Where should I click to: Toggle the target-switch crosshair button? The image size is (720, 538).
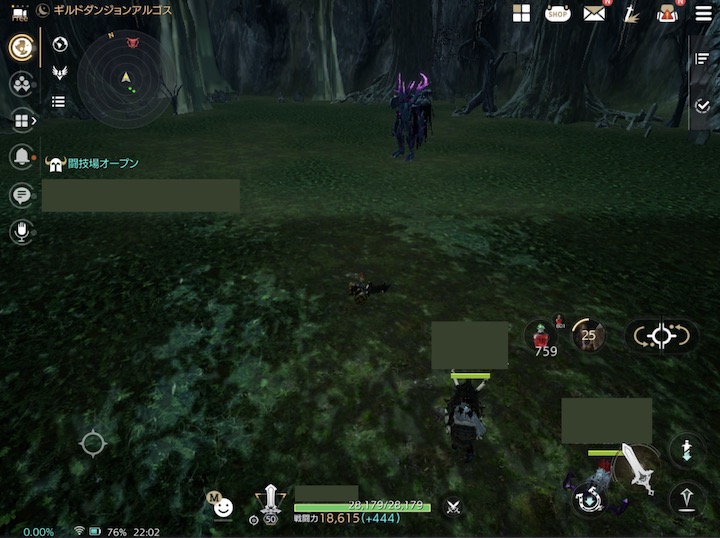tap(662, 337)
